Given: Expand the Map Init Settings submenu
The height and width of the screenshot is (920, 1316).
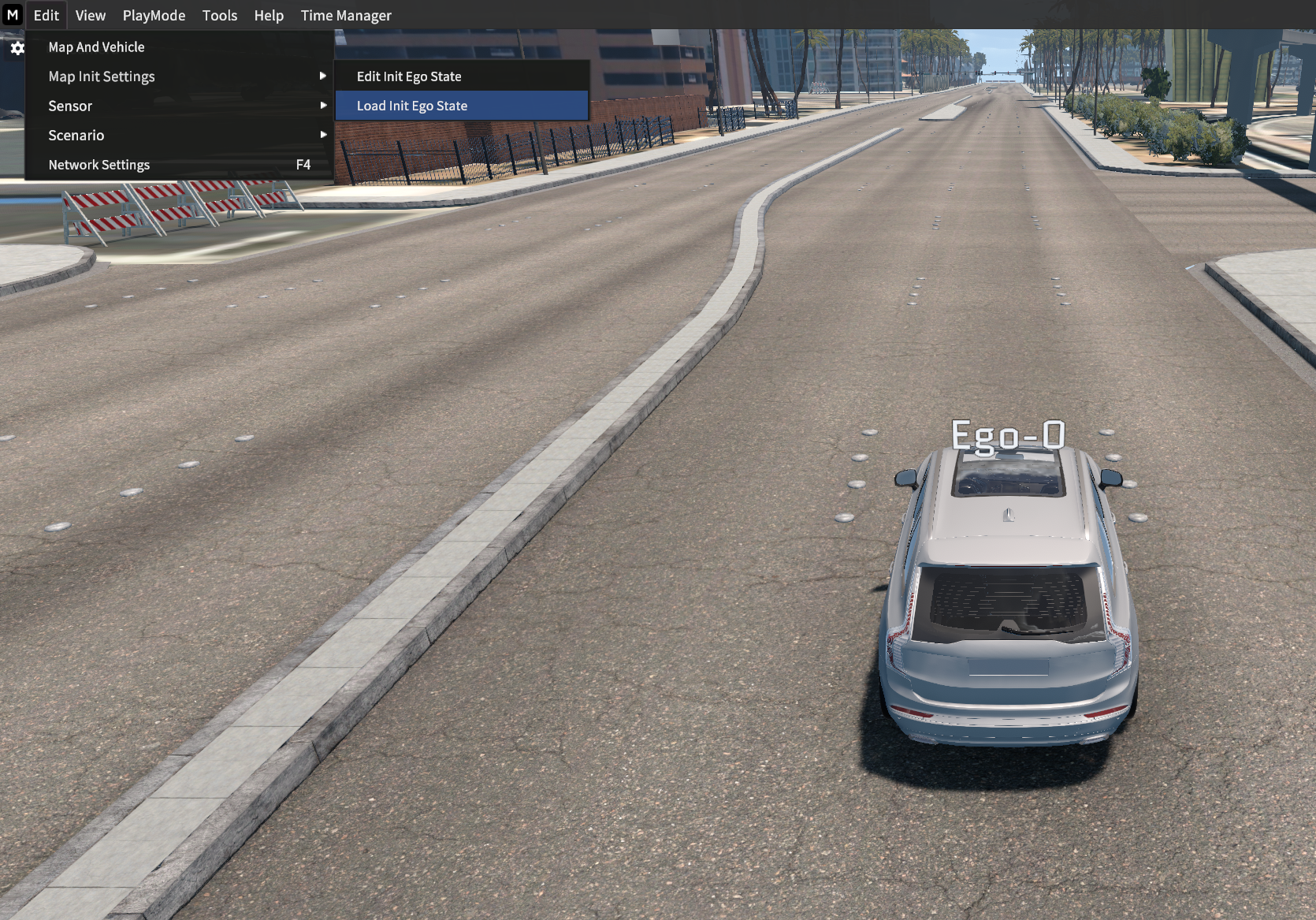Looking at the screenshot, I should pos(102,76).
